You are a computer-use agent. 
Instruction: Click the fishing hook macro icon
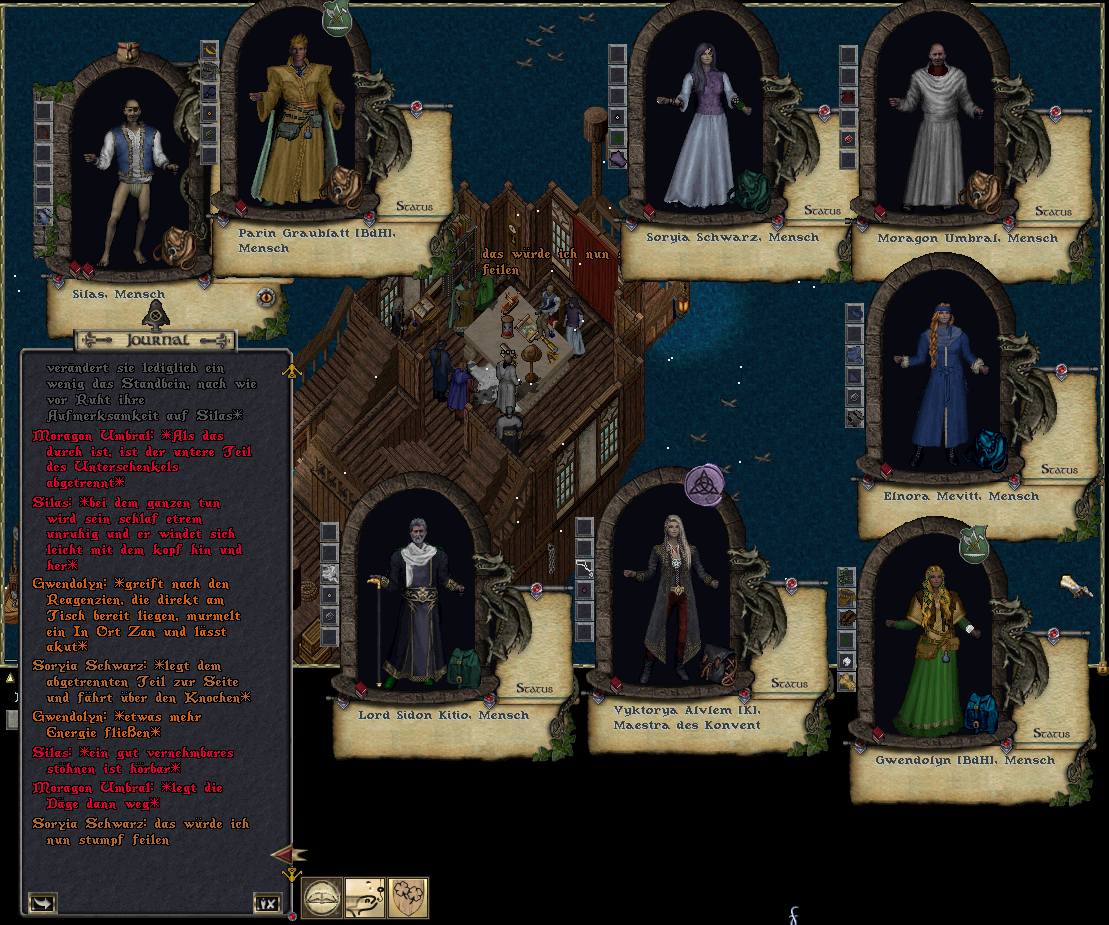pyautogui.click(x=365, y=897)
